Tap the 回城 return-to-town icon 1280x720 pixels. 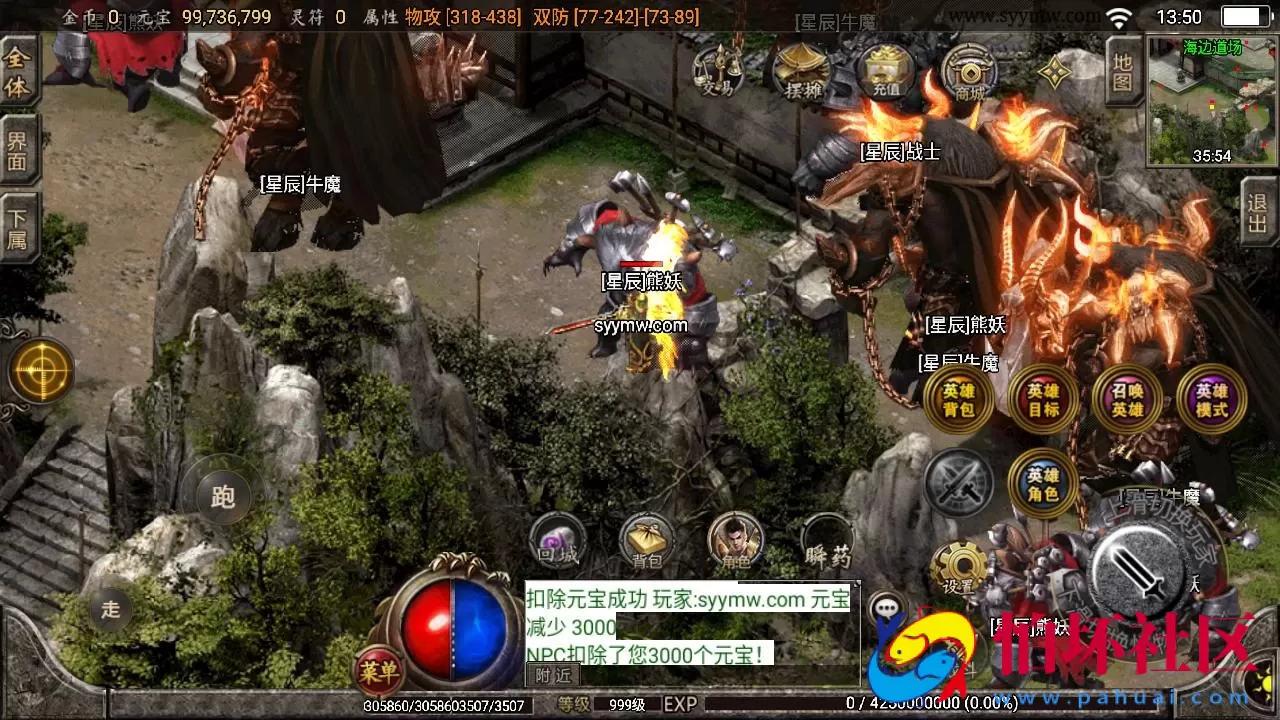[x=556, y=540]
